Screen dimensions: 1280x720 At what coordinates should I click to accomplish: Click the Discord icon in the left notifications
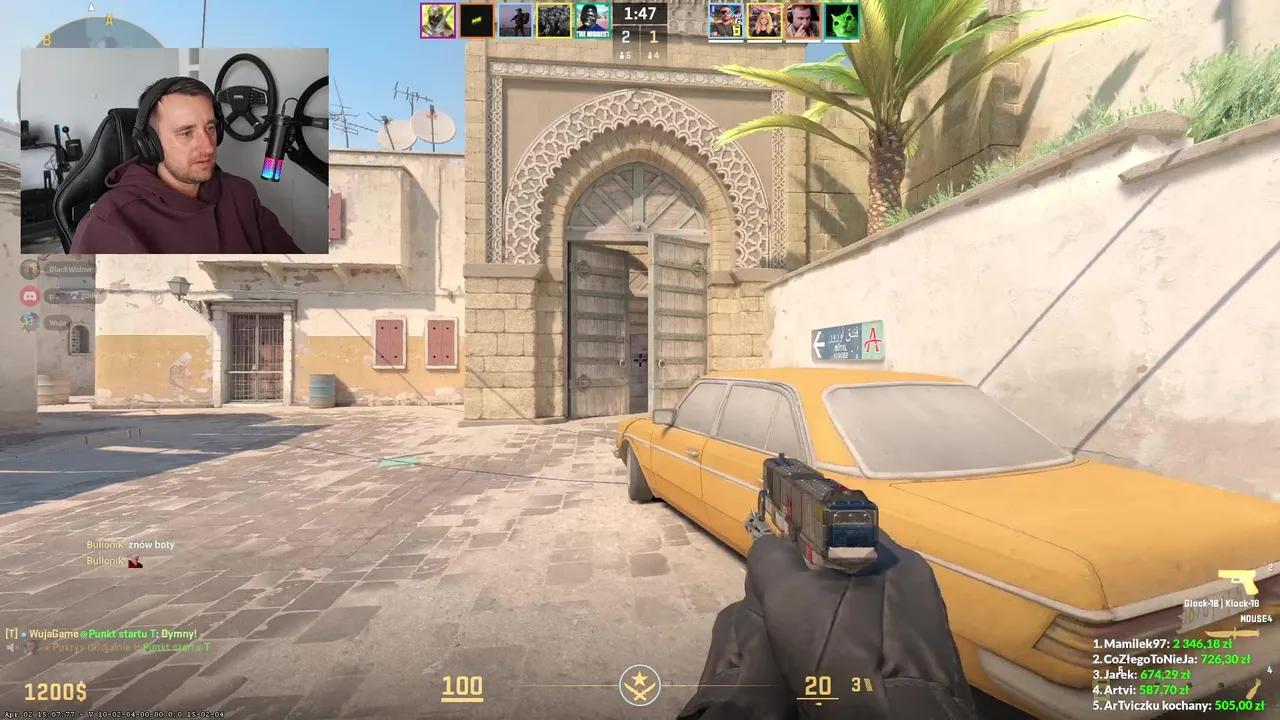(30, 295)
